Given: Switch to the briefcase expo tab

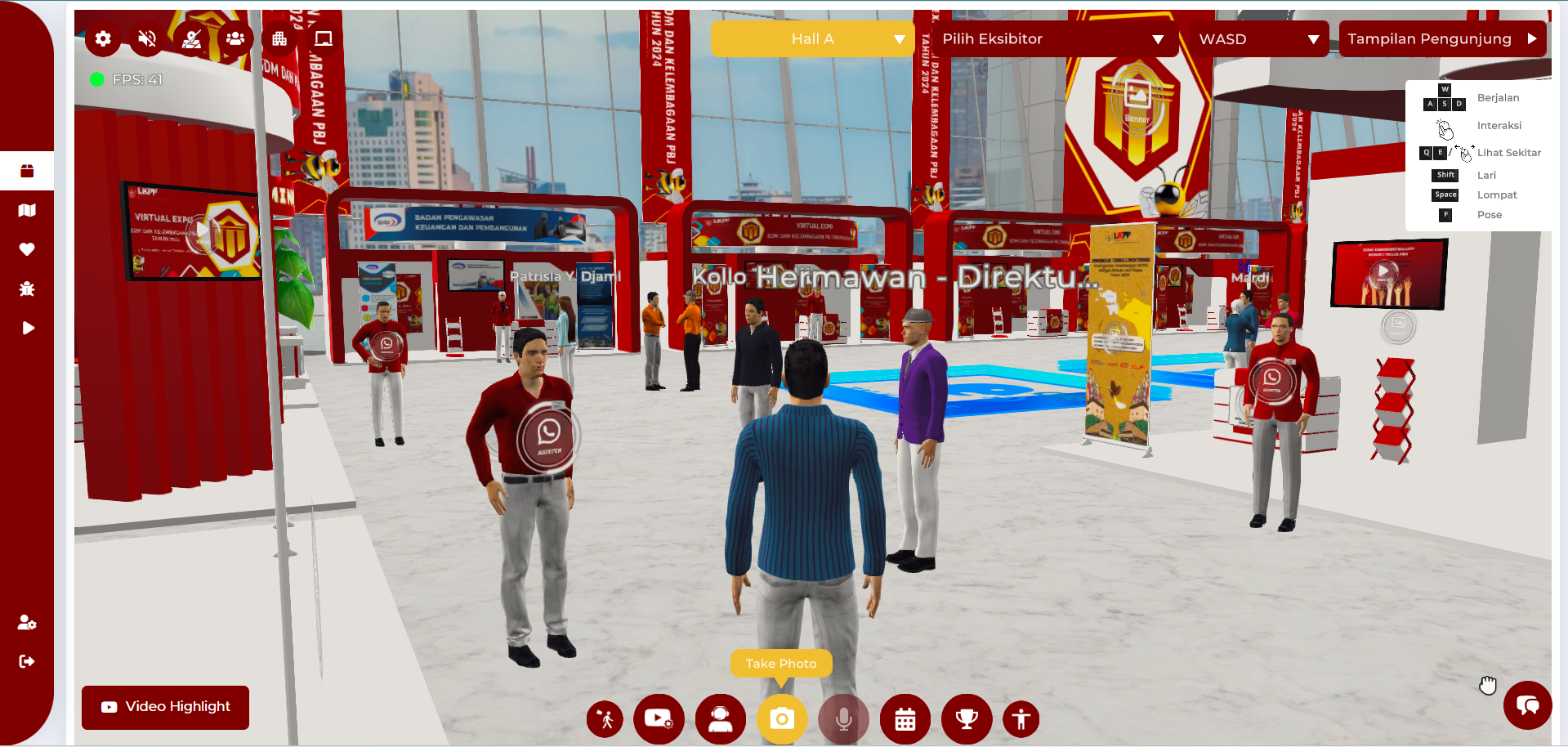Looking at the screenshot, I should (27, 171).
